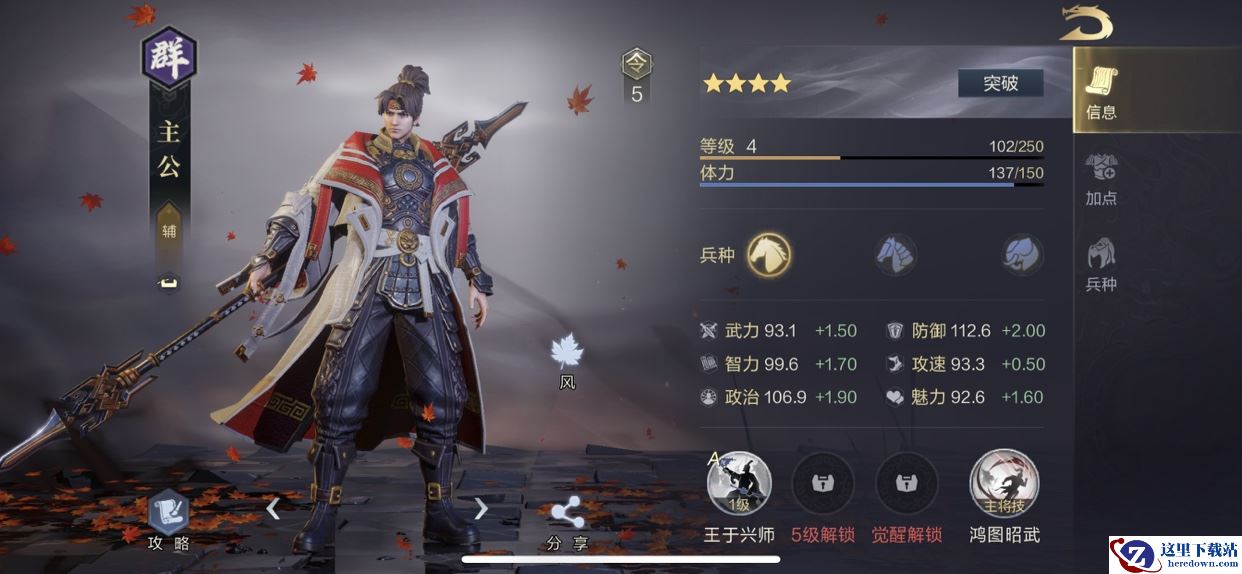Viewport: 1242px width, 574px height.
Task: Open the 攻略 strategy guide
Action: pos(168,518)
